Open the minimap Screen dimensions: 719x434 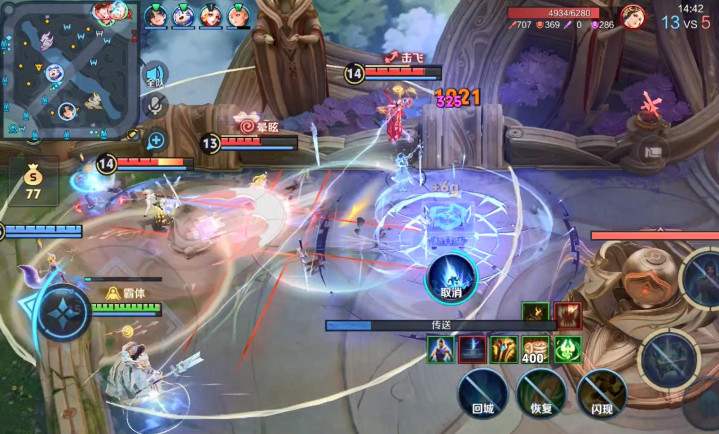click(69, 69)
